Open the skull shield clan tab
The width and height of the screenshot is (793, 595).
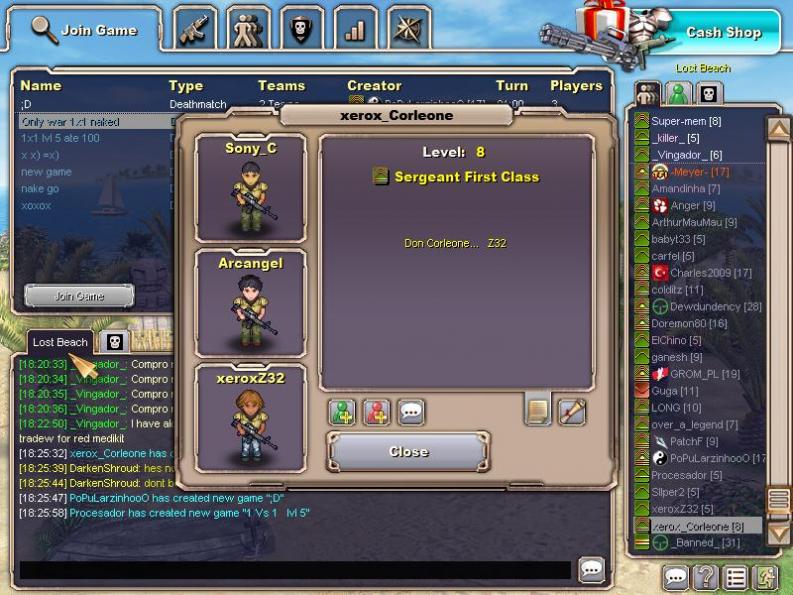[300, 29]
